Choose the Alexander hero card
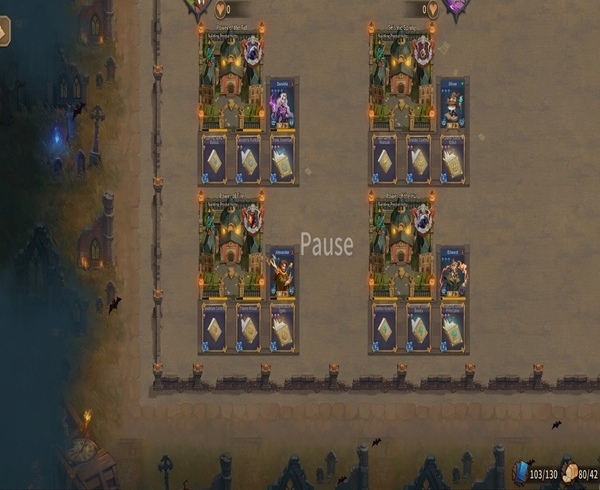The image size is (600, 490). tap(282, 273)
